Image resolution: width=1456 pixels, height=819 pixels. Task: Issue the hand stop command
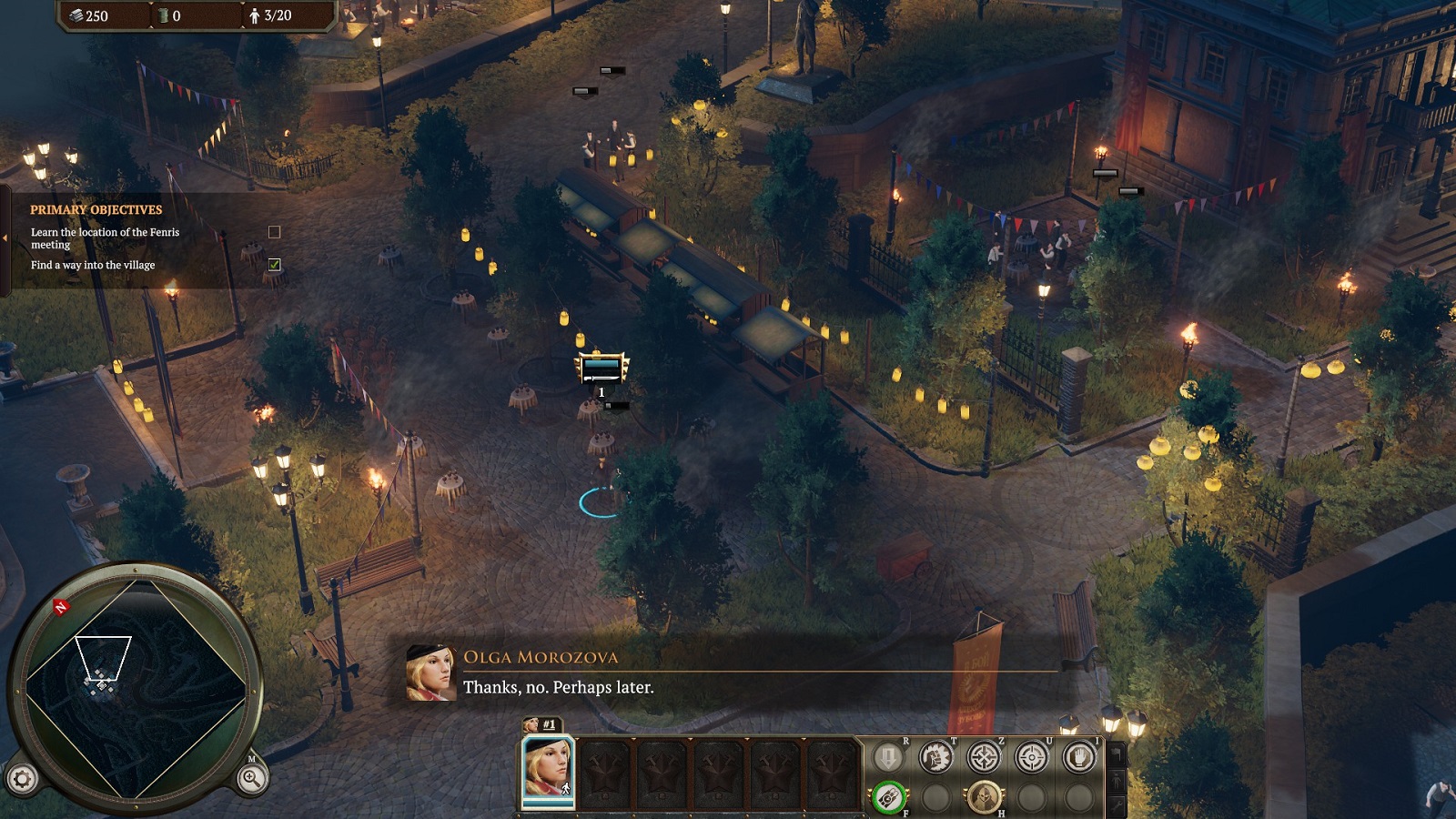pos(1079,757)
